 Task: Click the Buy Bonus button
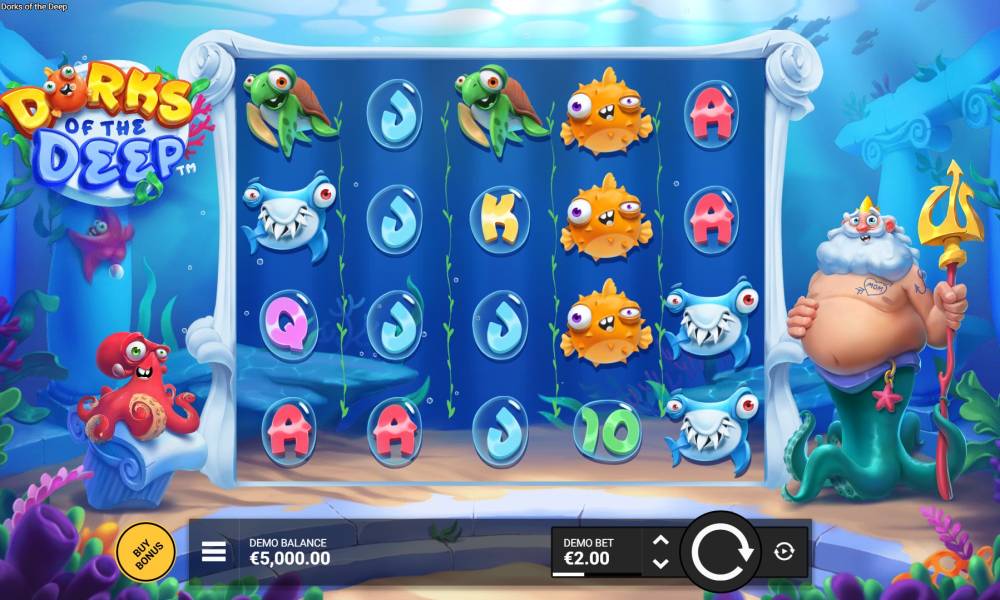145,551
